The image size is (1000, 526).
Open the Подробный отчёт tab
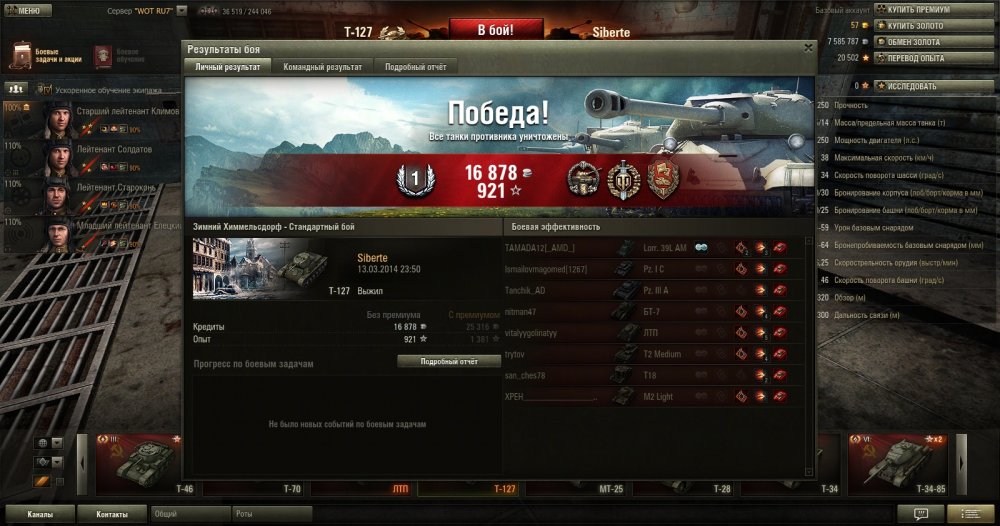tap(417, 67)
